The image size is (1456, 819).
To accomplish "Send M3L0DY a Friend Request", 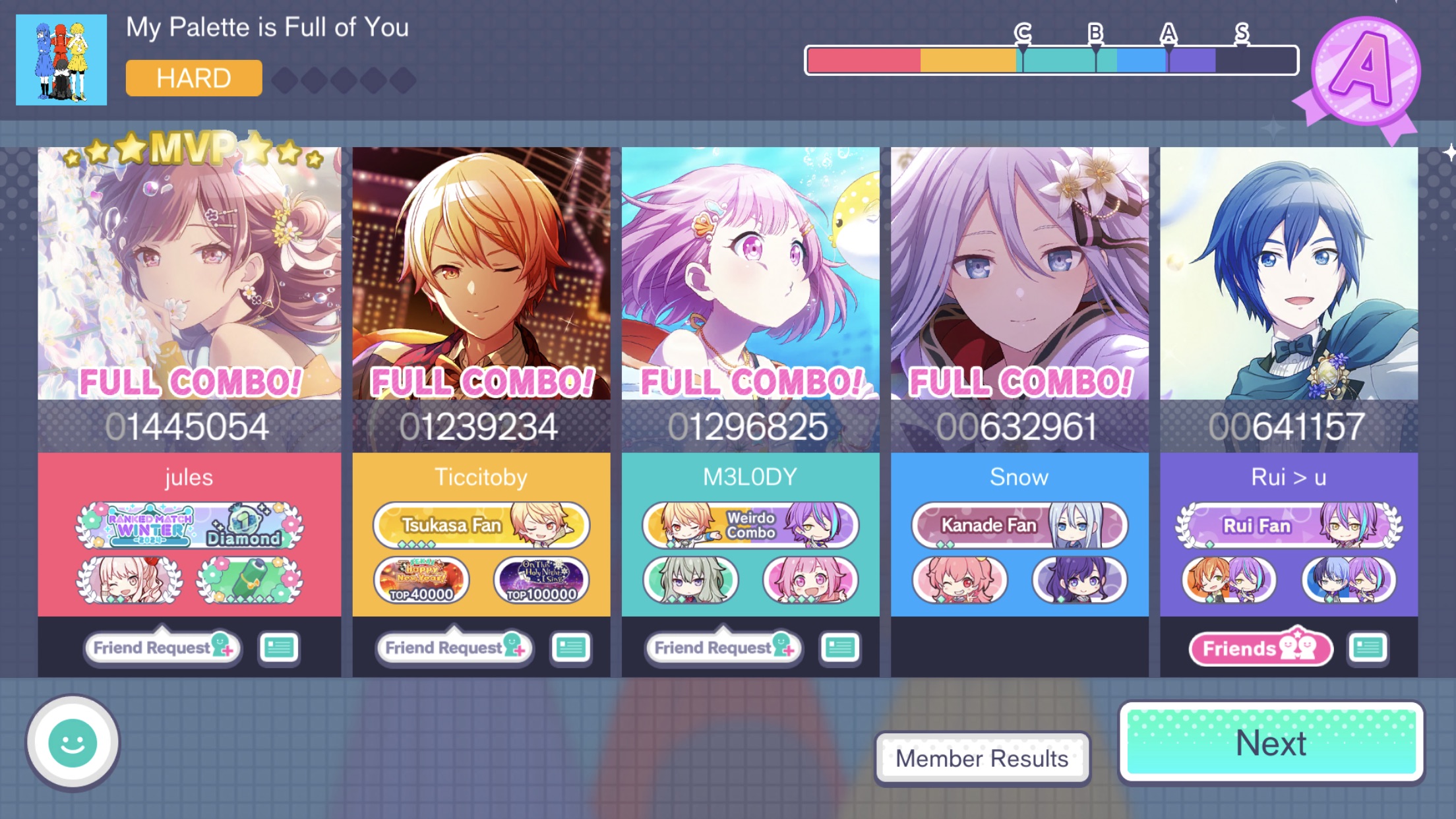I will (723, 648).
